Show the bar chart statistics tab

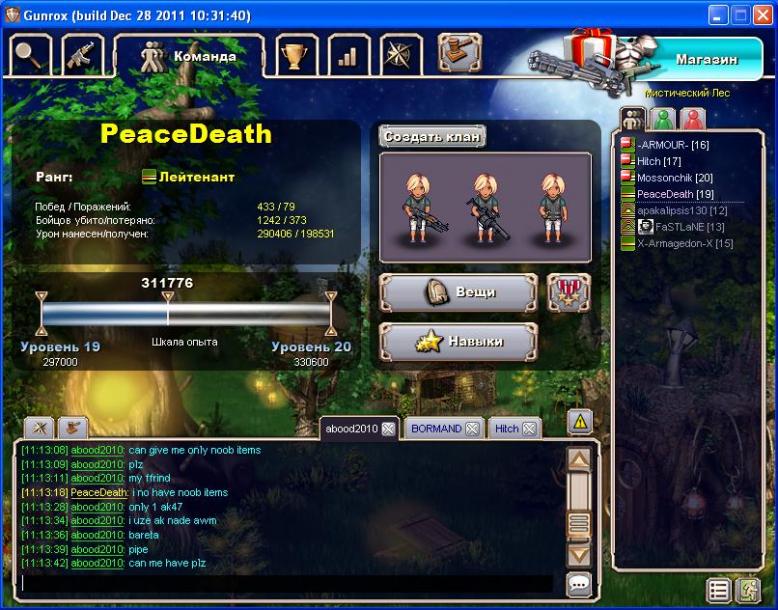pos(347,55)
